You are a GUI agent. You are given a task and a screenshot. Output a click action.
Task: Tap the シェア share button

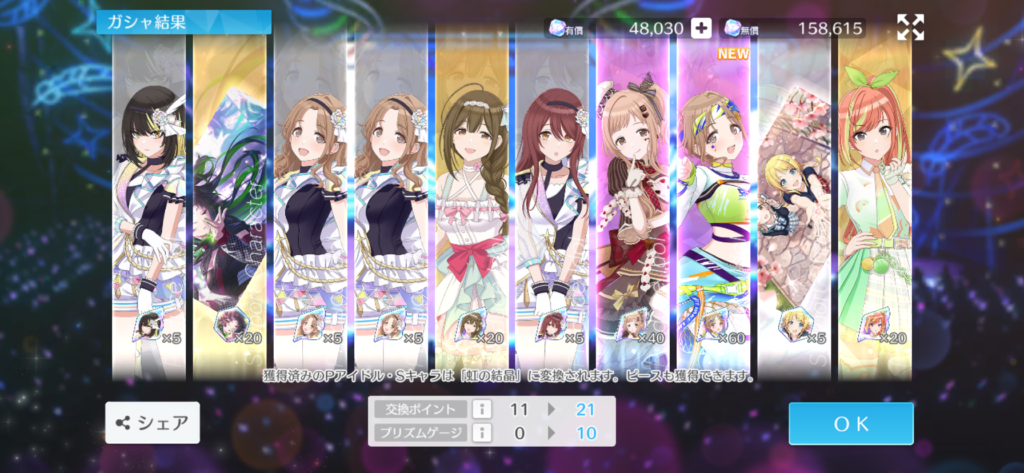[152, 423]
